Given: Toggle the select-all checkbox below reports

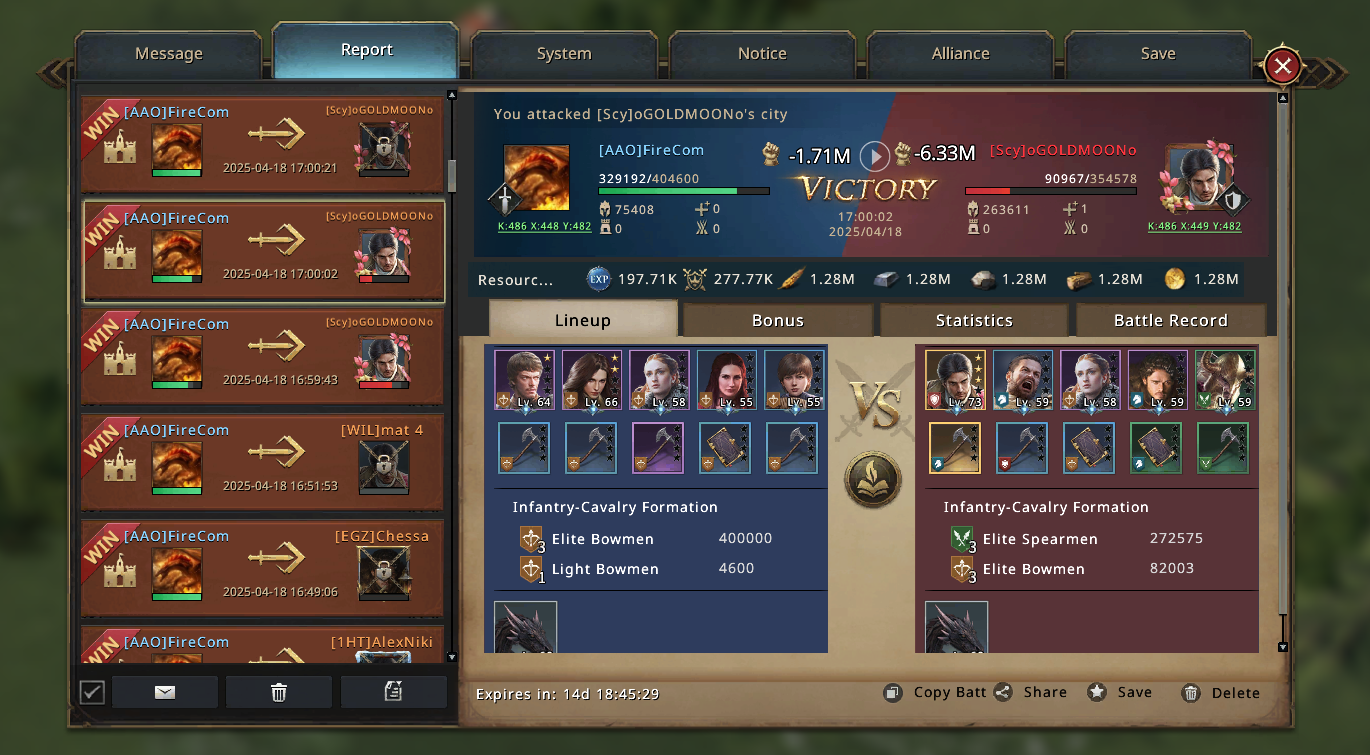Looking at the screenshot, I should coord(92,692).
